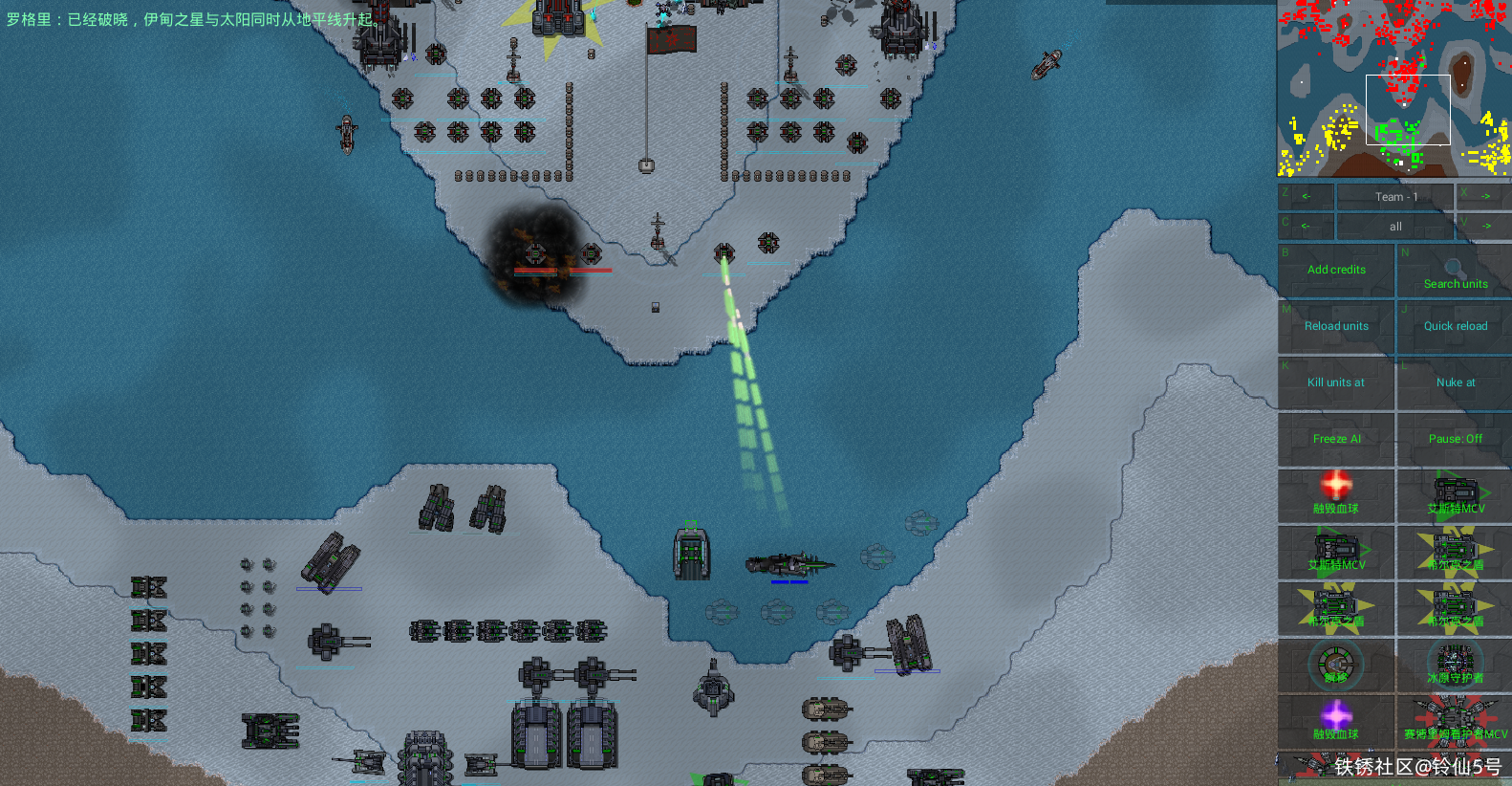The image size is (1512, 786).
Task: Click the Add credits button
Action: [1336, 271]
